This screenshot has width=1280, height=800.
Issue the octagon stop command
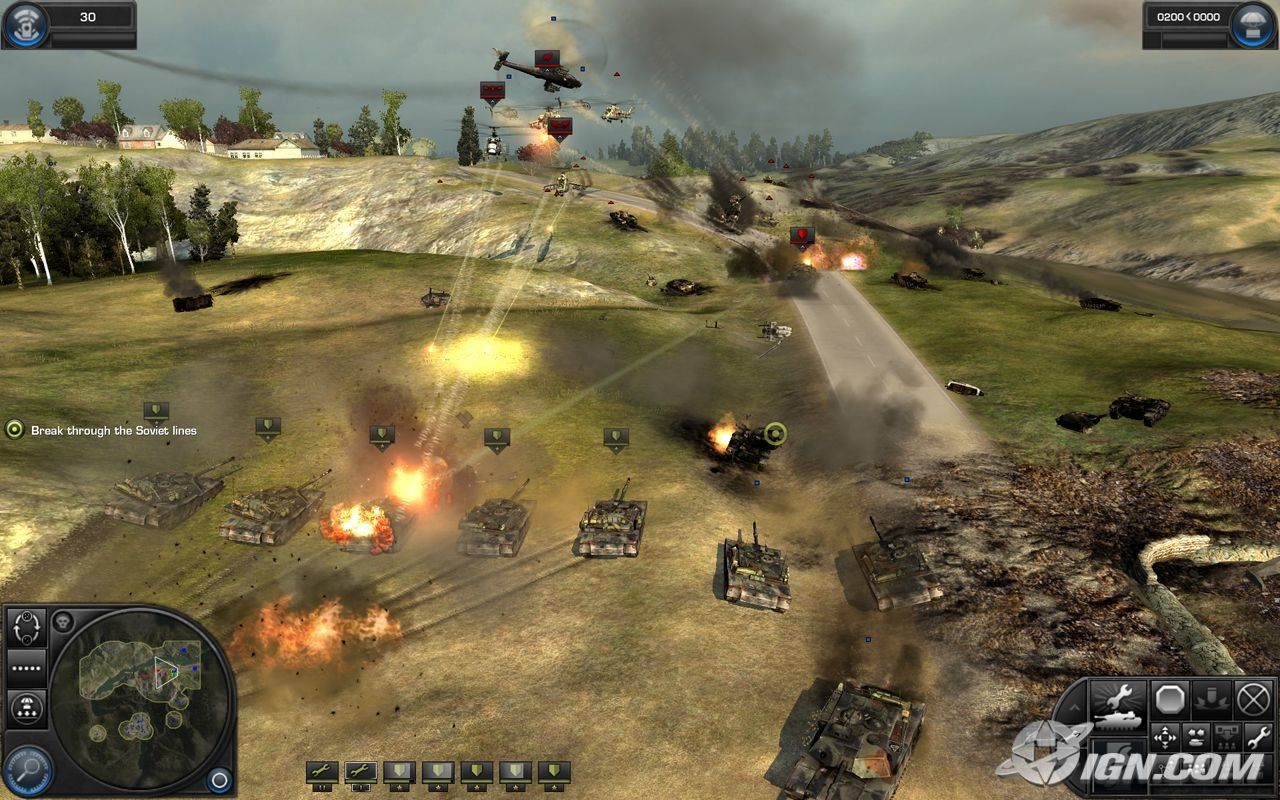point(1169,698)
